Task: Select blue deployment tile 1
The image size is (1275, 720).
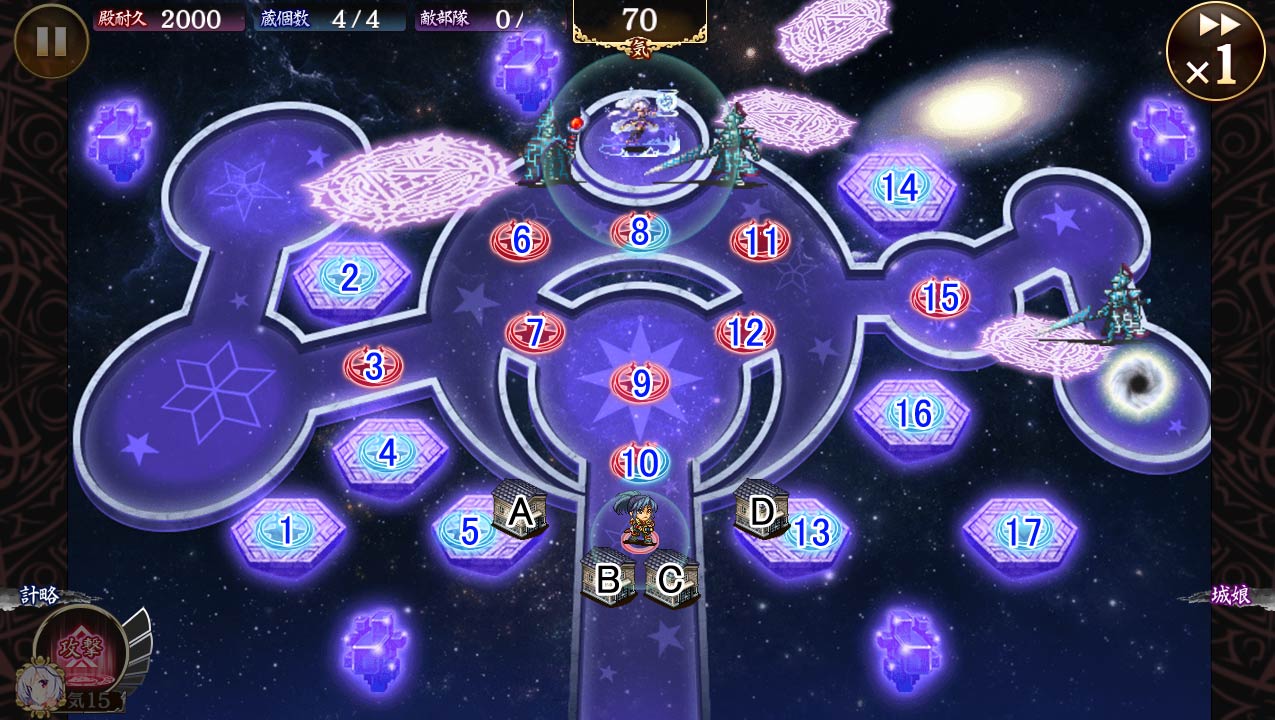Action: click(287, 531)
